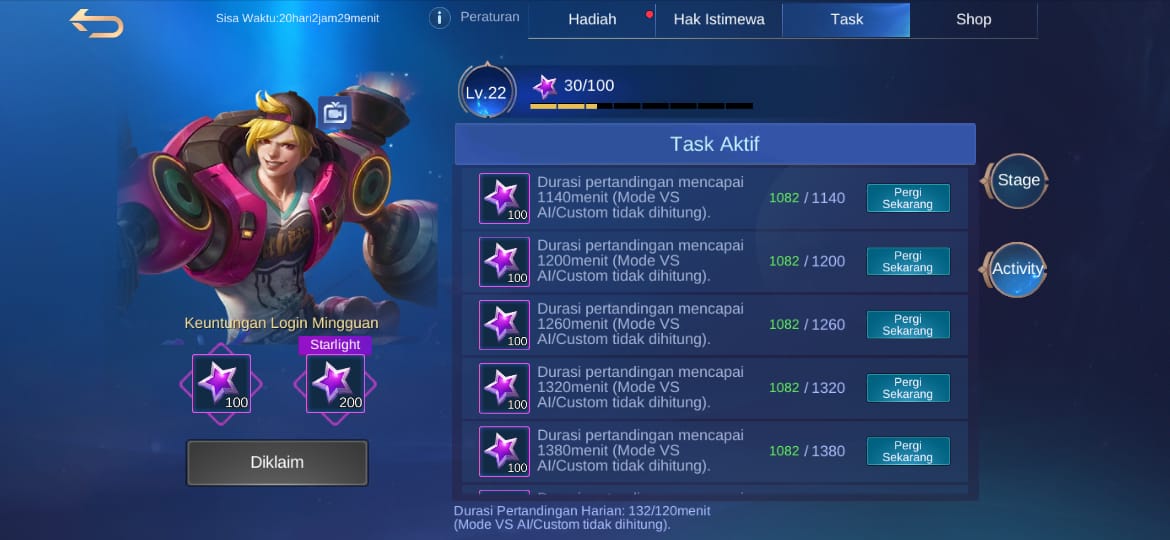Screen dimensions: 1170x540
Task: Open the Stage tasks button
Action: (x=1018, y=181)
